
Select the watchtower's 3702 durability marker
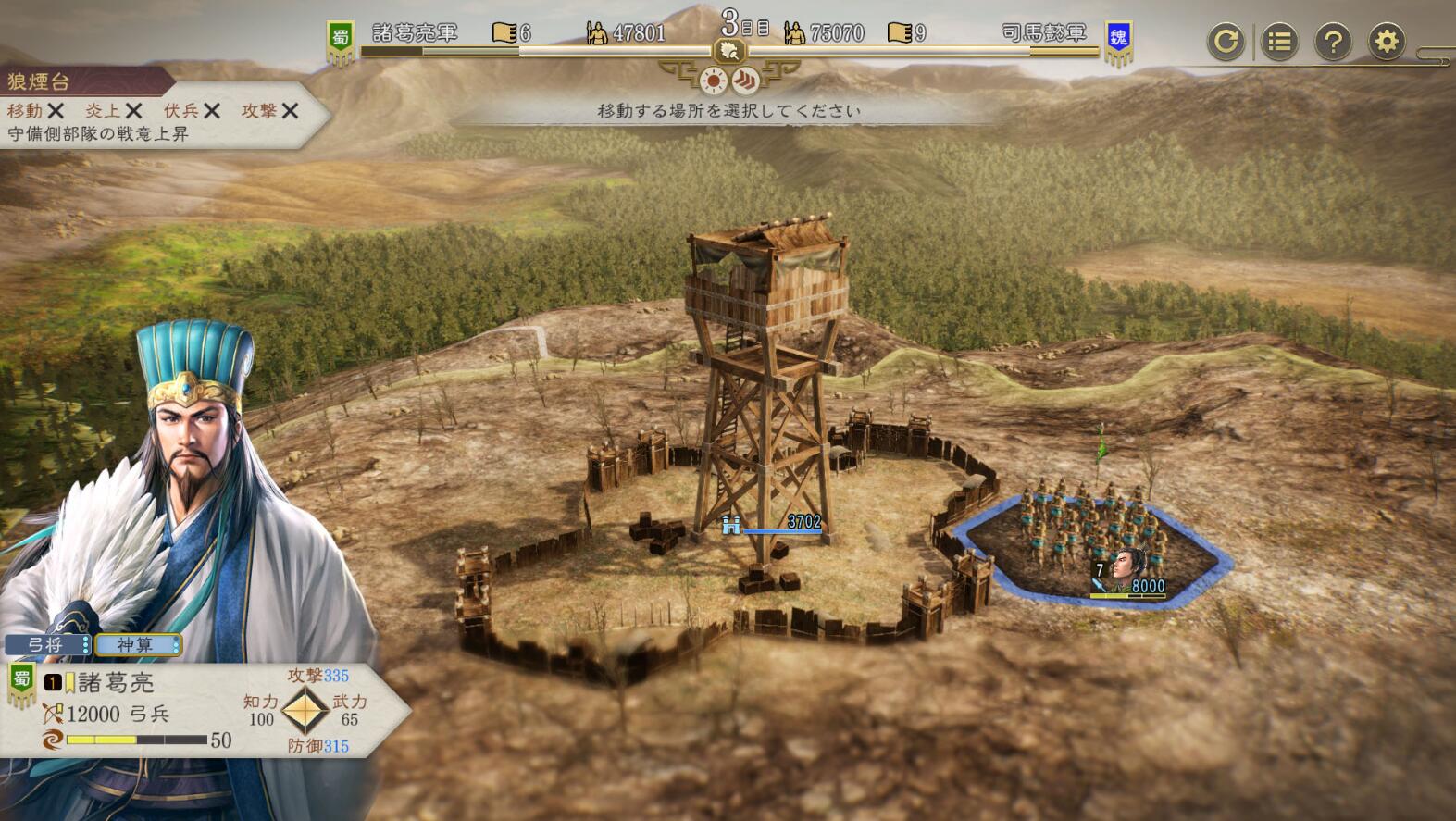pos(774,524)
